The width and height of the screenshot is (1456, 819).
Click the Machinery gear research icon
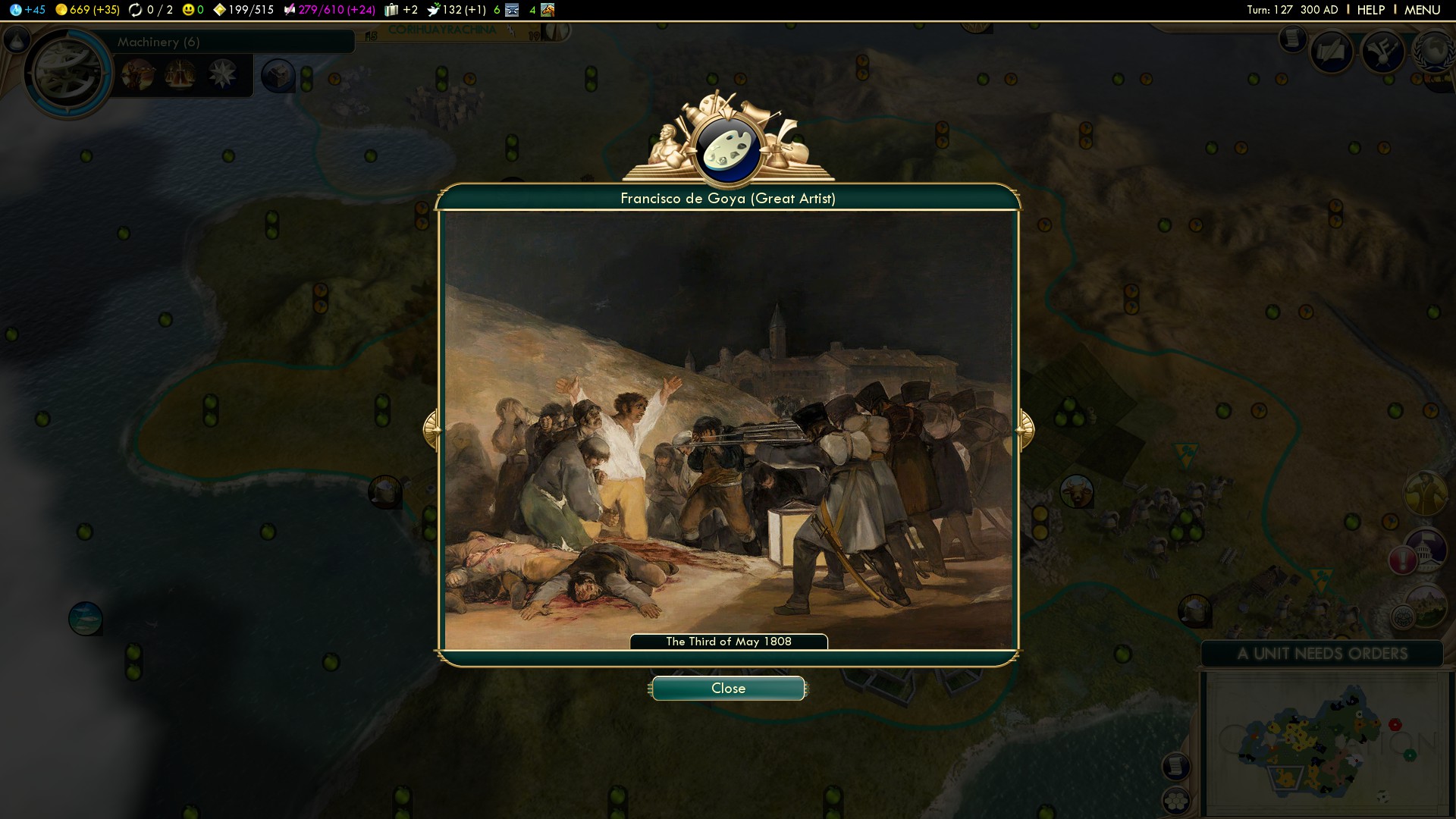pyautogui.click(x=67, y=73)
